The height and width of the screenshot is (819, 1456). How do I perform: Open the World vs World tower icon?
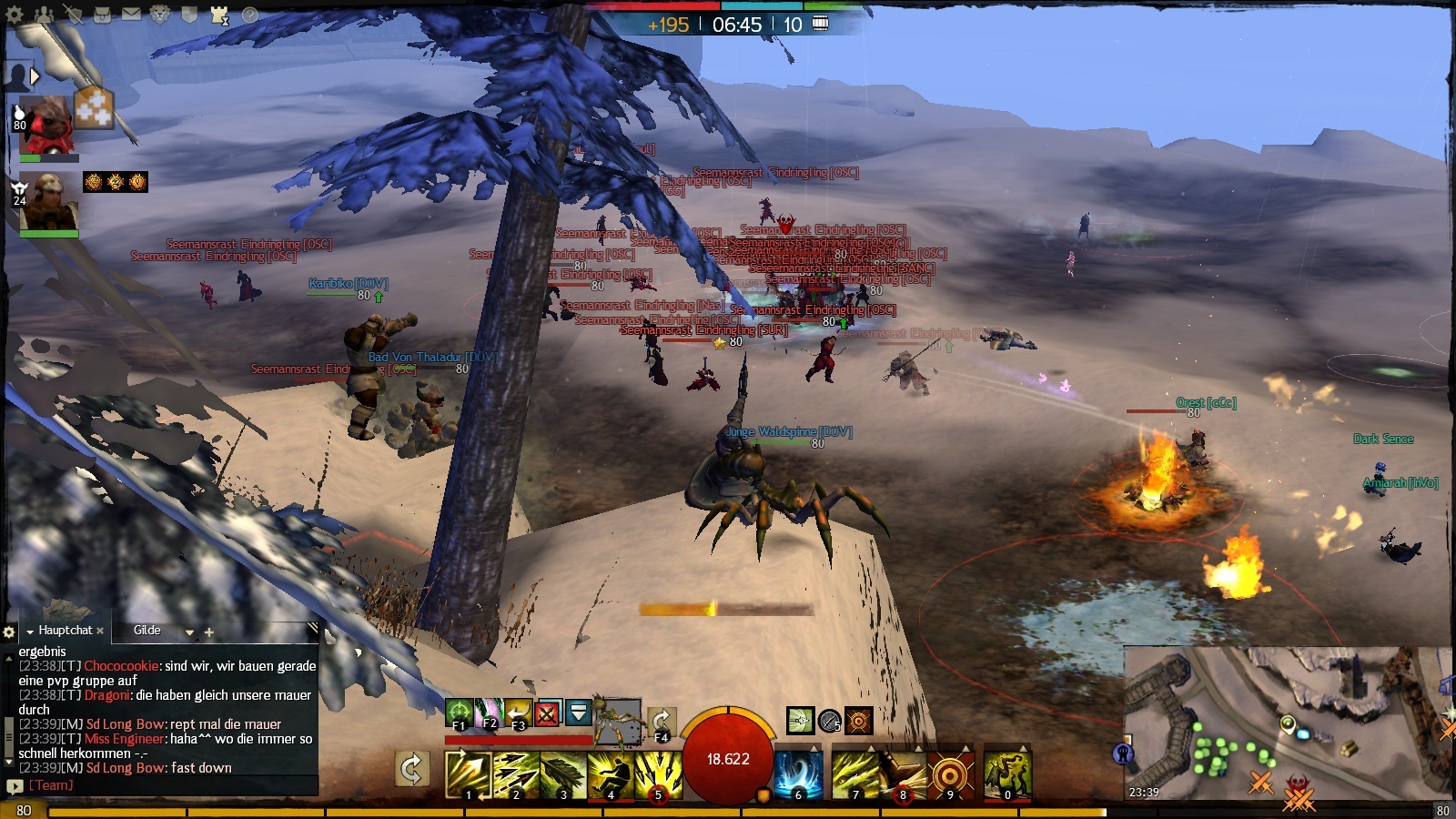(219, 15)
